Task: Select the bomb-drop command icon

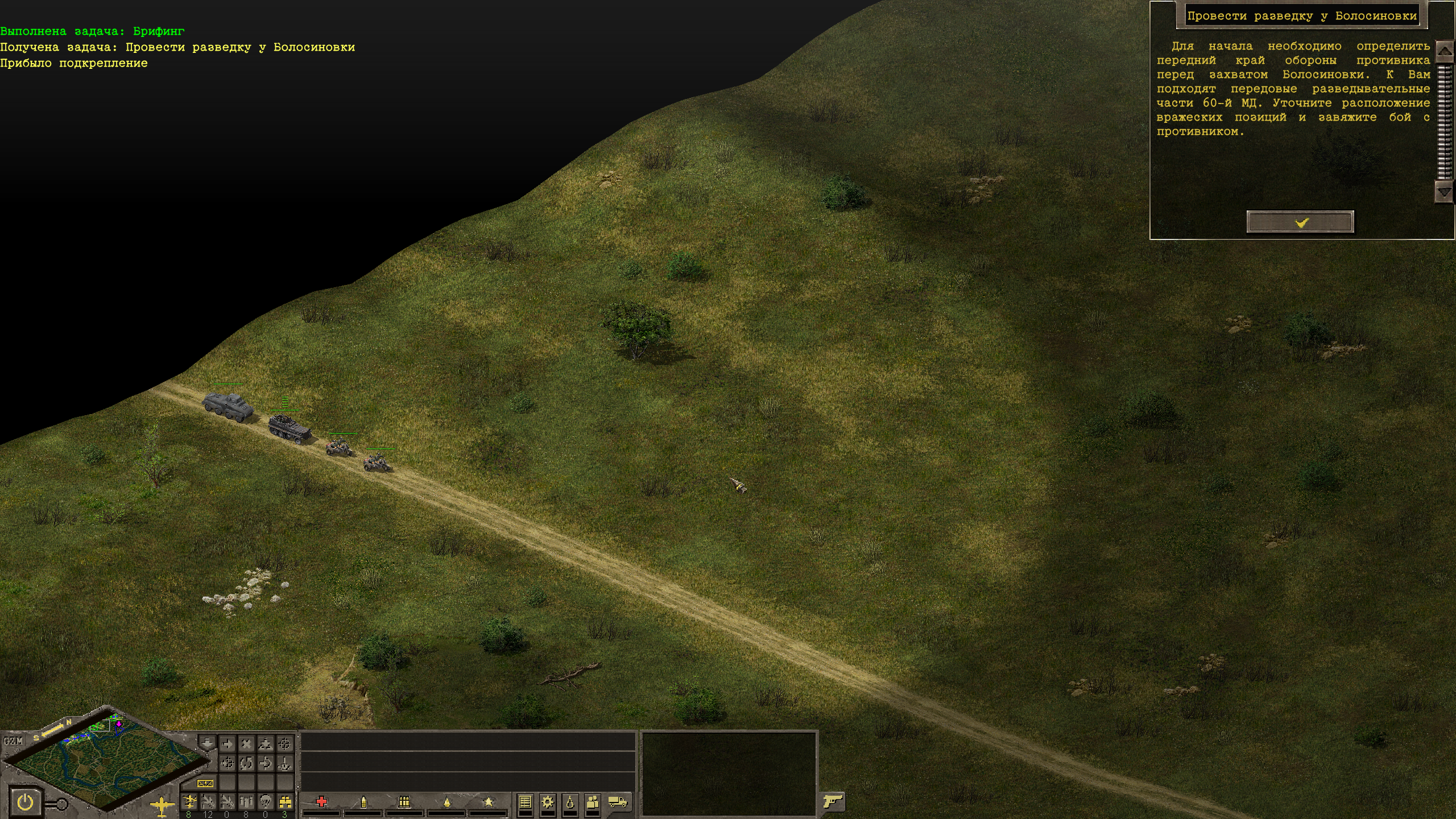Action: [x=284, y=763]
